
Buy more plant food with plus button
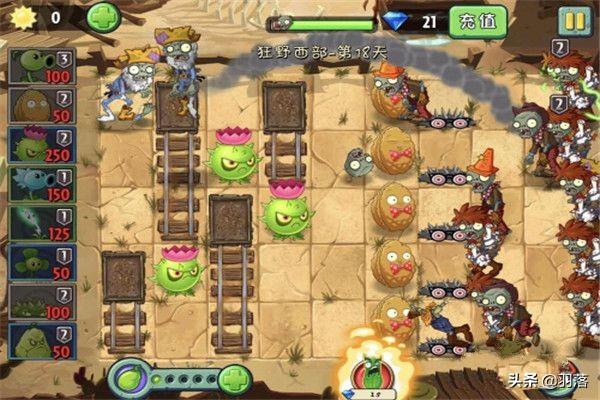click(234, 379)
